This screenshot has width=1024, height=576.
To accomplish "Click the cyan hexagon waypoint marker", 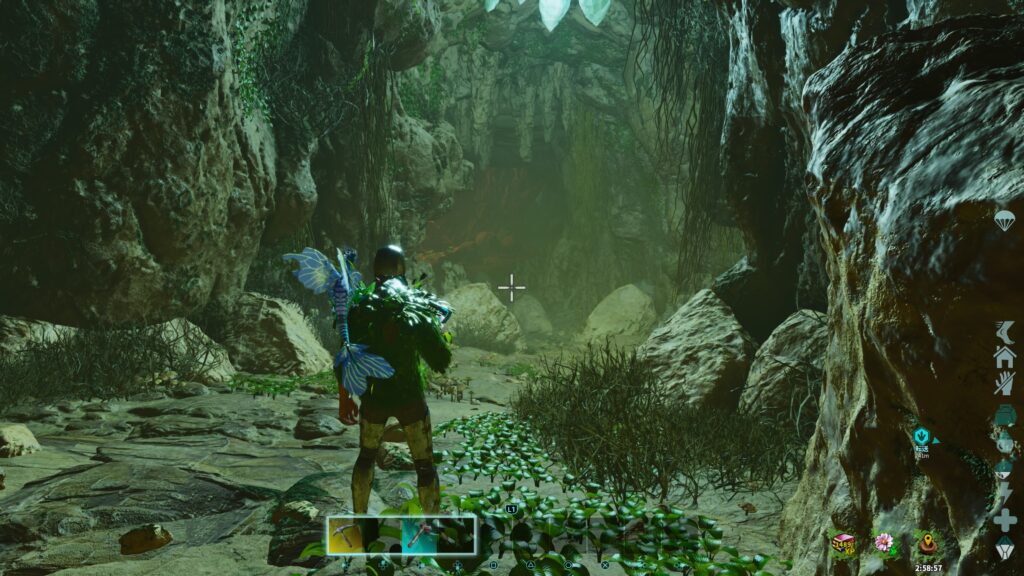I will (921, 436).
